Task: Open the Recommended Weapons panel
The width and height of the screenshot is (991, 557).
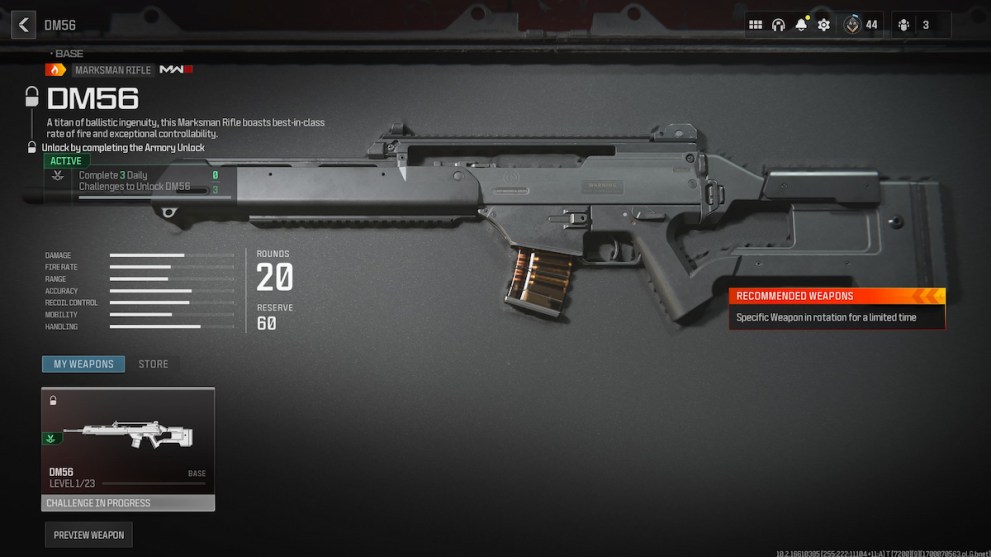Action: coord(836,308)
